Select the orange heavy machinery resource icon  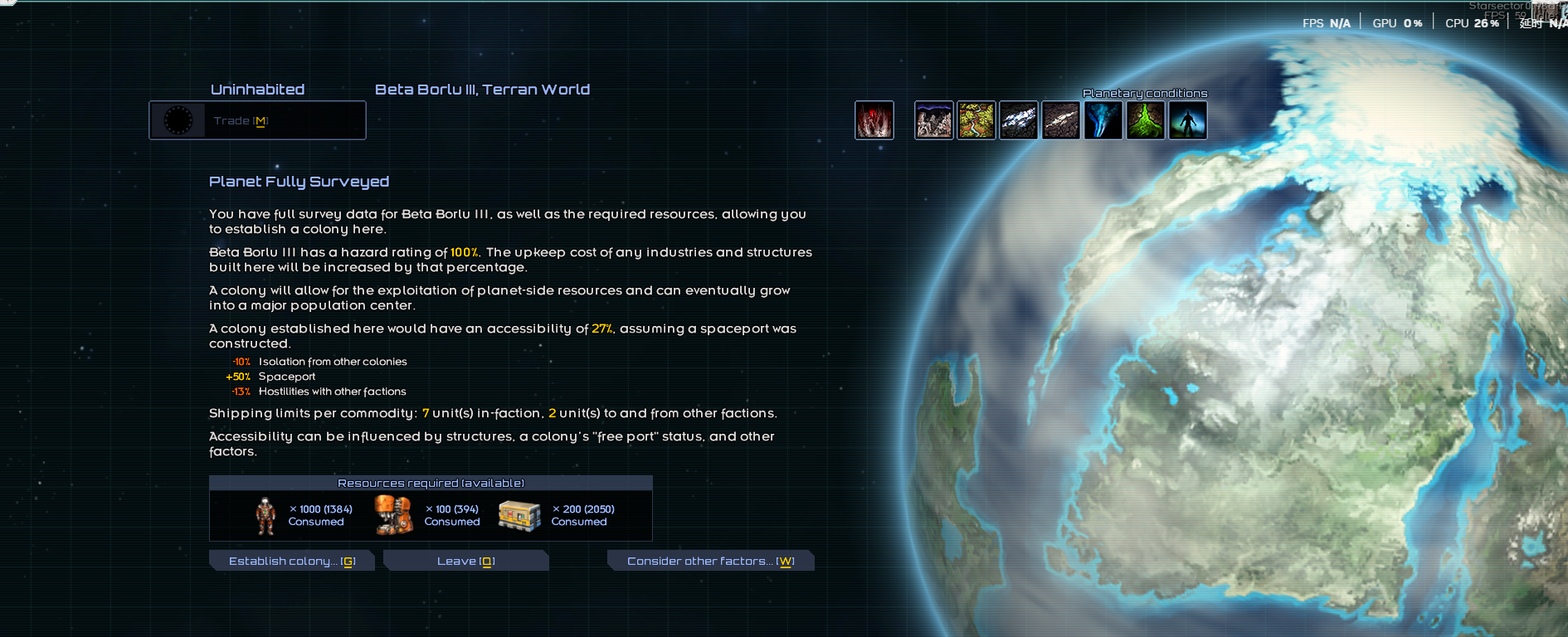click(393, 515)
